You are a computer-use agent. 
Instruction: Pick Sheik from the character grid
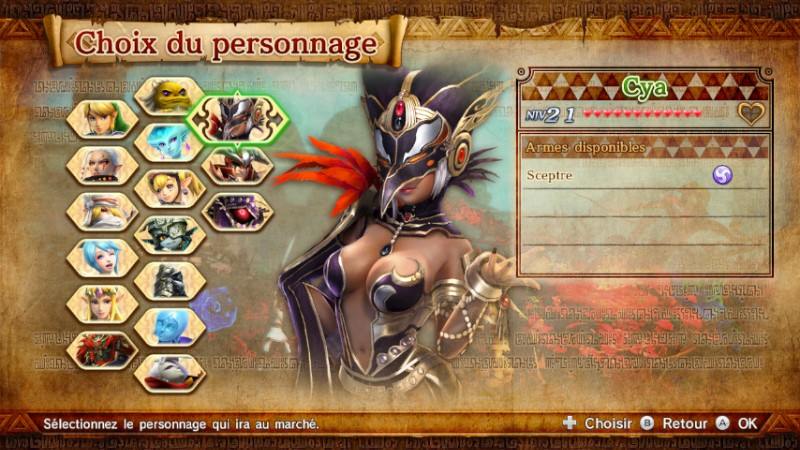tap(103, 211)
